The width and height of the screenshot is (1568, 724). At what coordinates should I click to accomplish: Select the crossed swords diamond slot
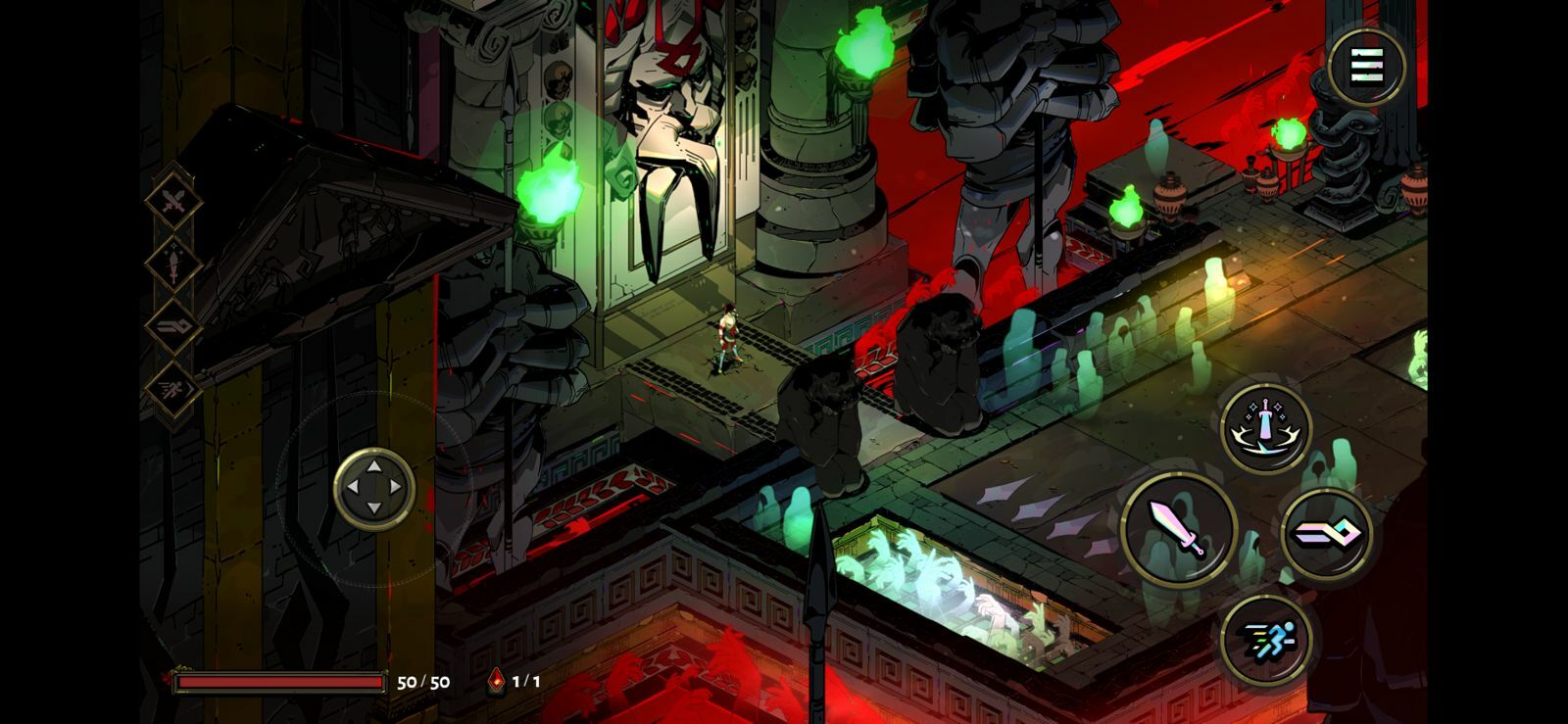[174, 202]
